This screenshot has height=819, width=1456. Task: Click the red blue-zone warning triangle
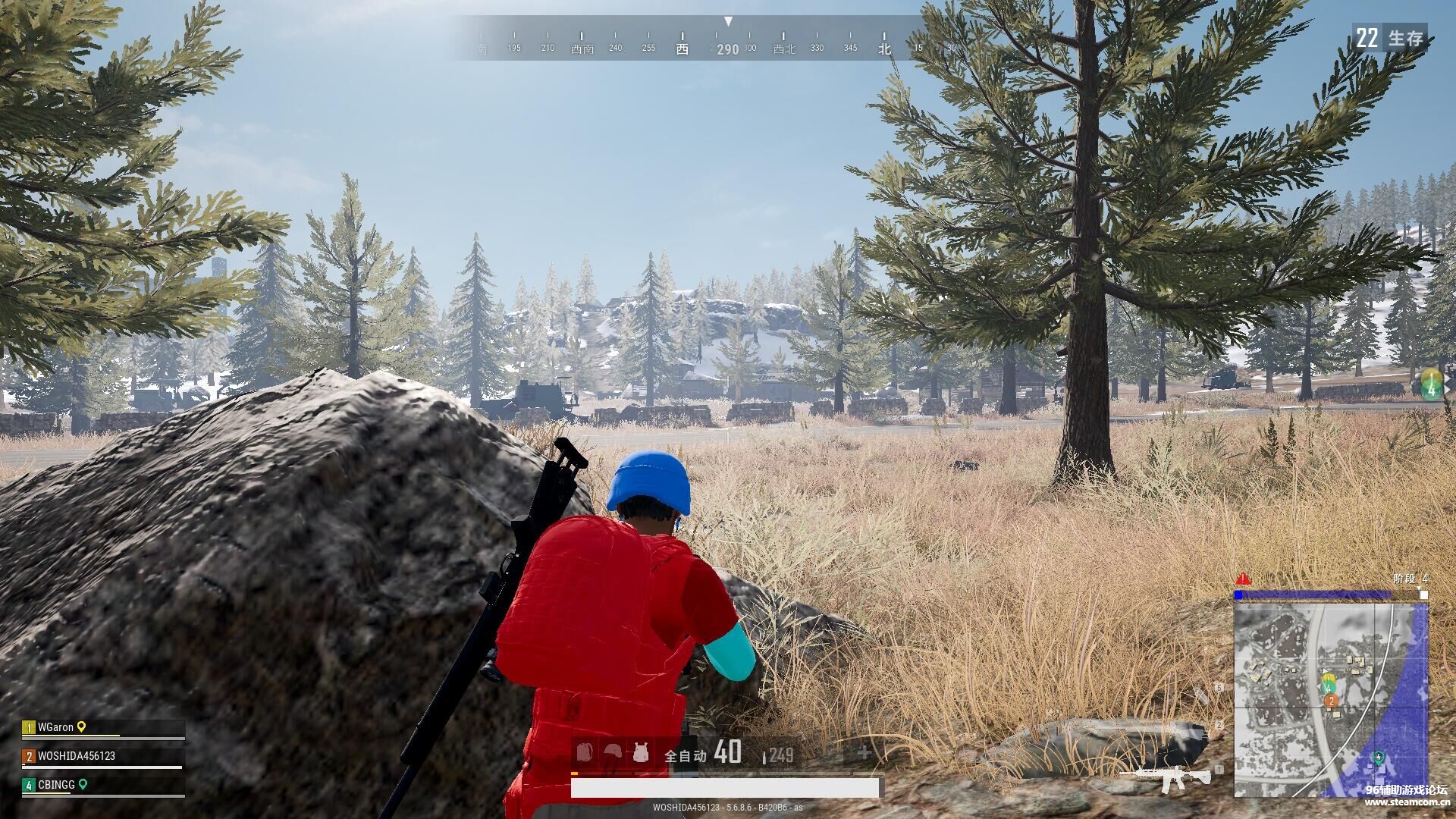[x=1242, y=579]
